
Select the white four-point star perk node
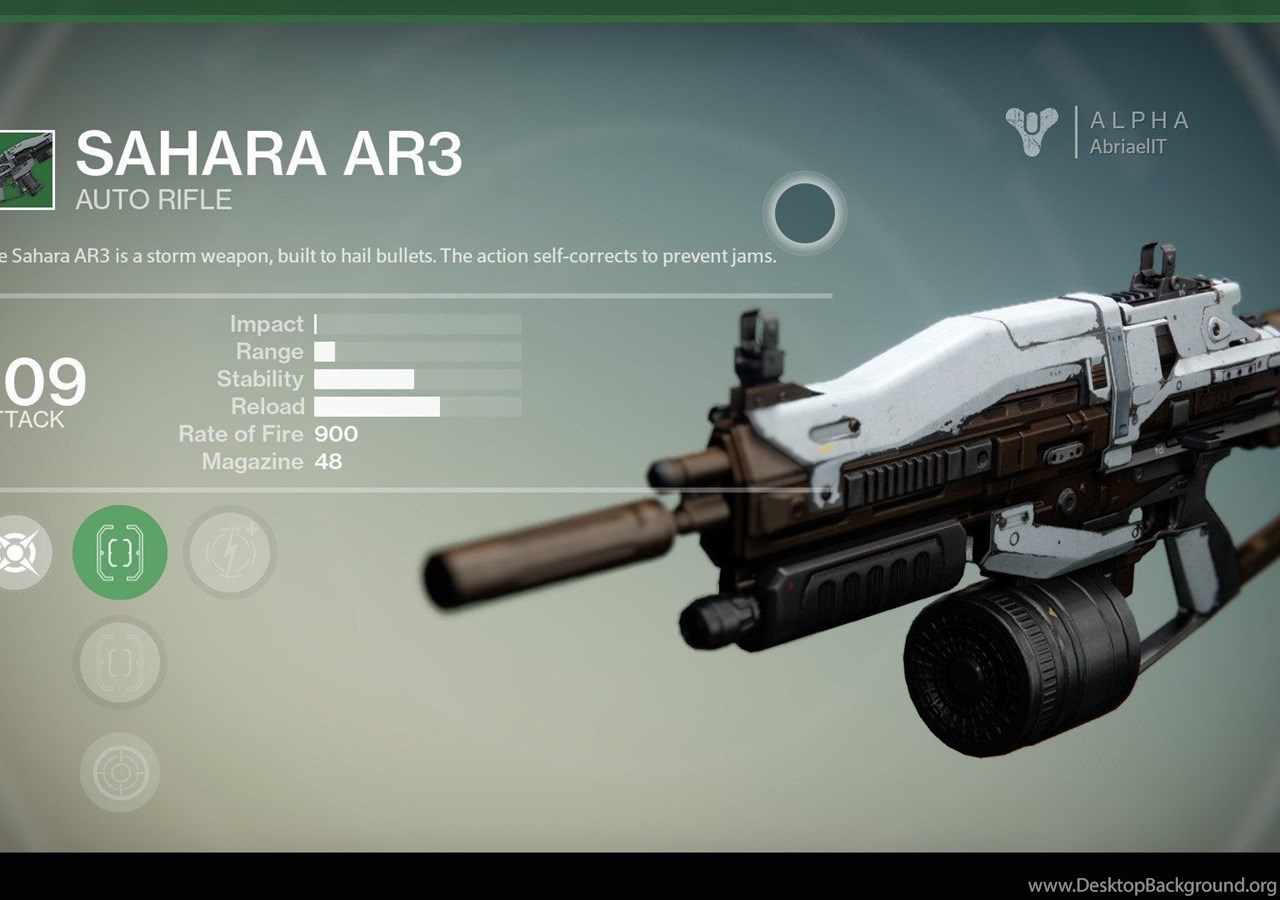coord(18,552)
